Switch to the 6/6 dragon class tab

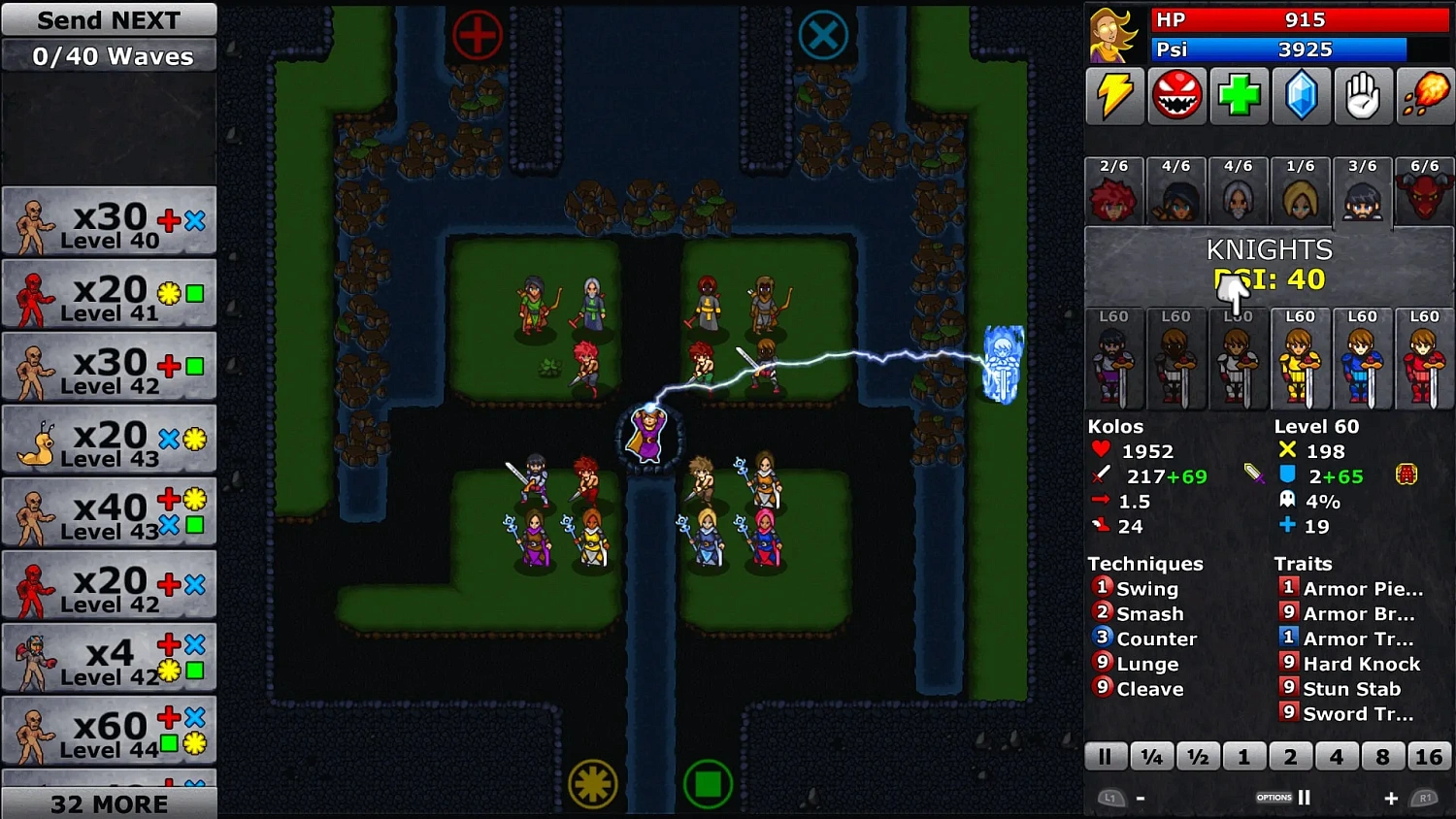1425,190
